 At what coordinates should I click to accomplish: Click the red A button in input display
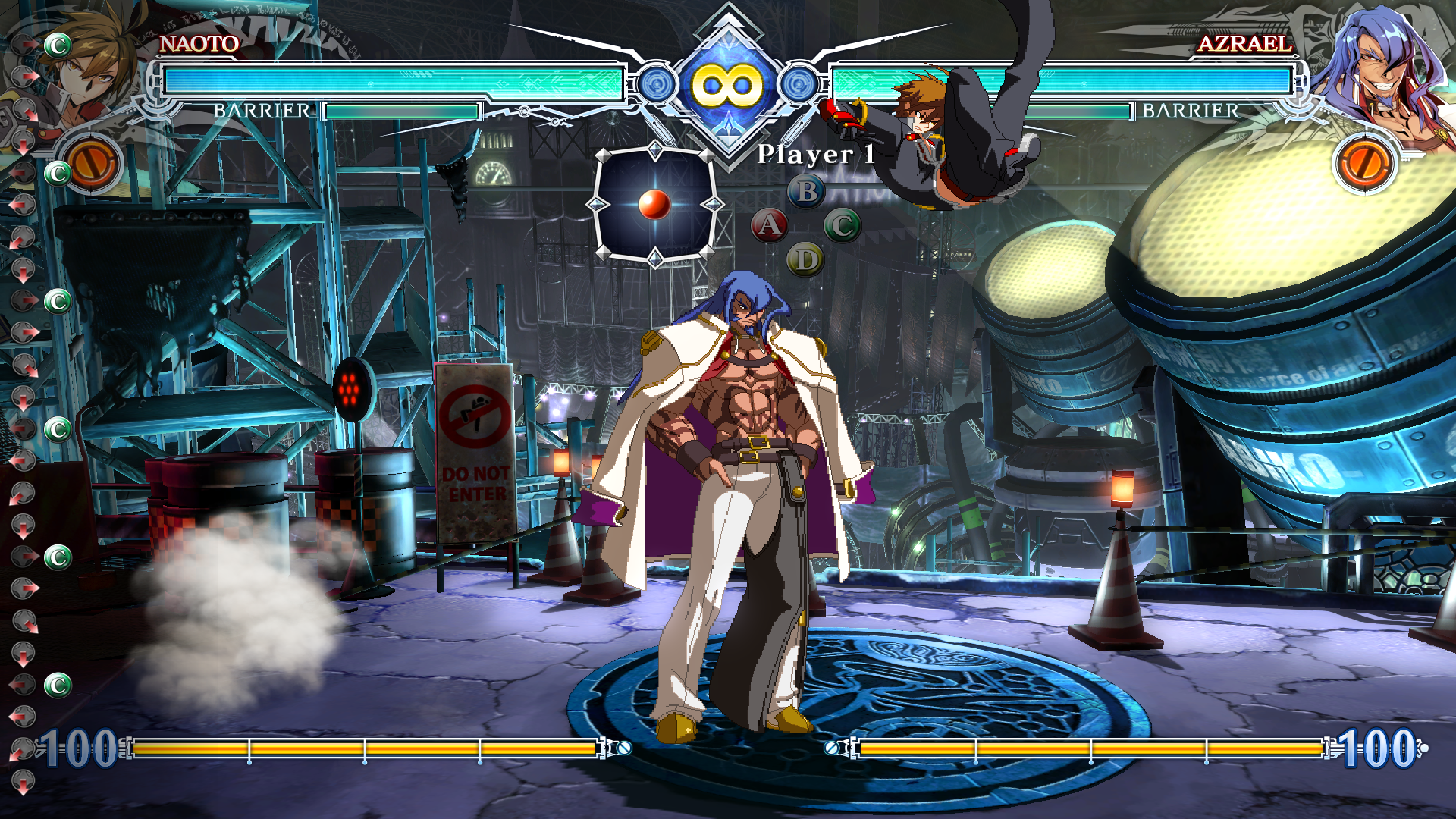pos(770,225)
